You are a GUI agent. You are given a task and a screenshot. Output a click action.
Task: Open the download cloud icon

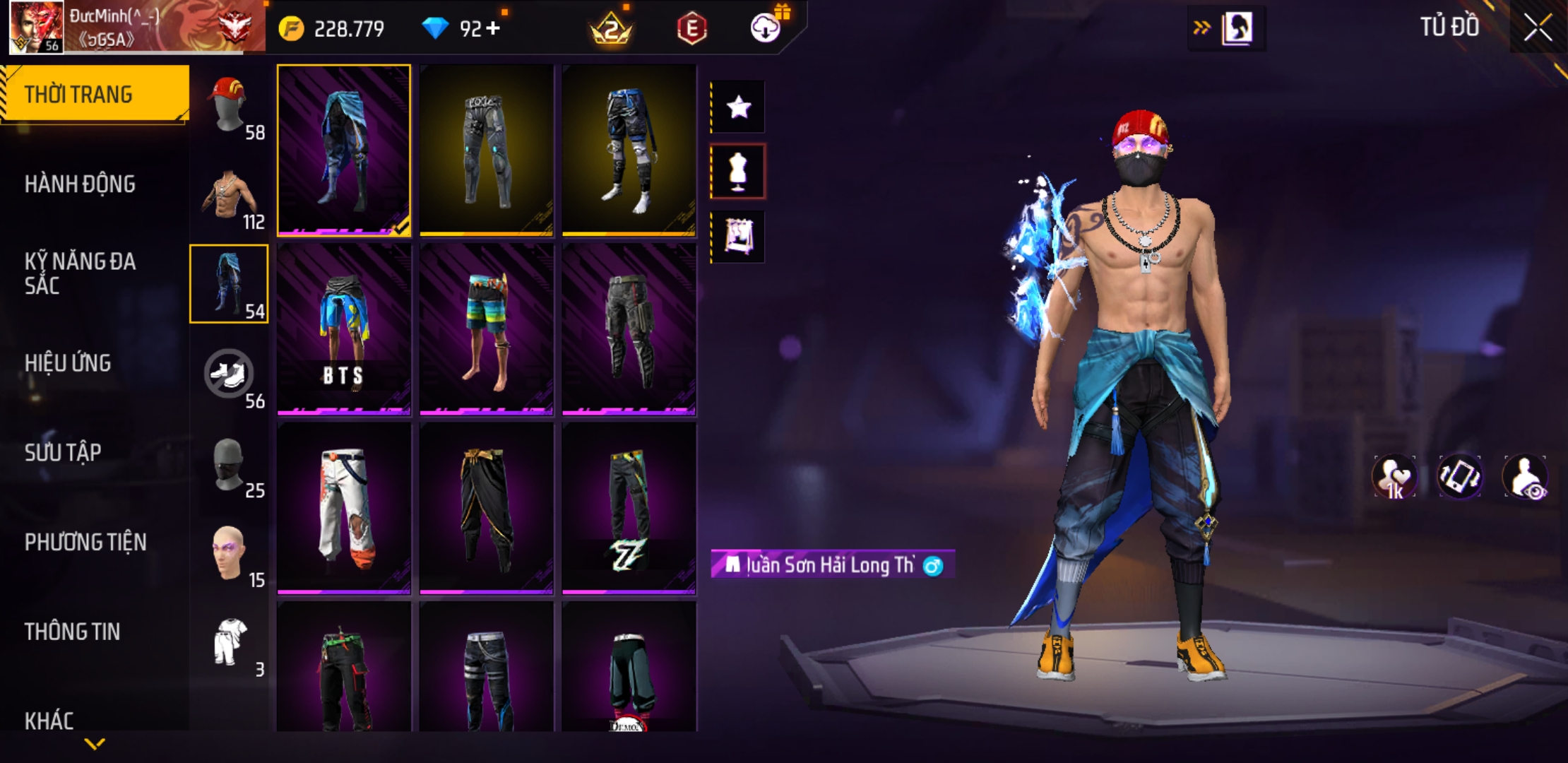pyautogui.click(x=765, y=28)
